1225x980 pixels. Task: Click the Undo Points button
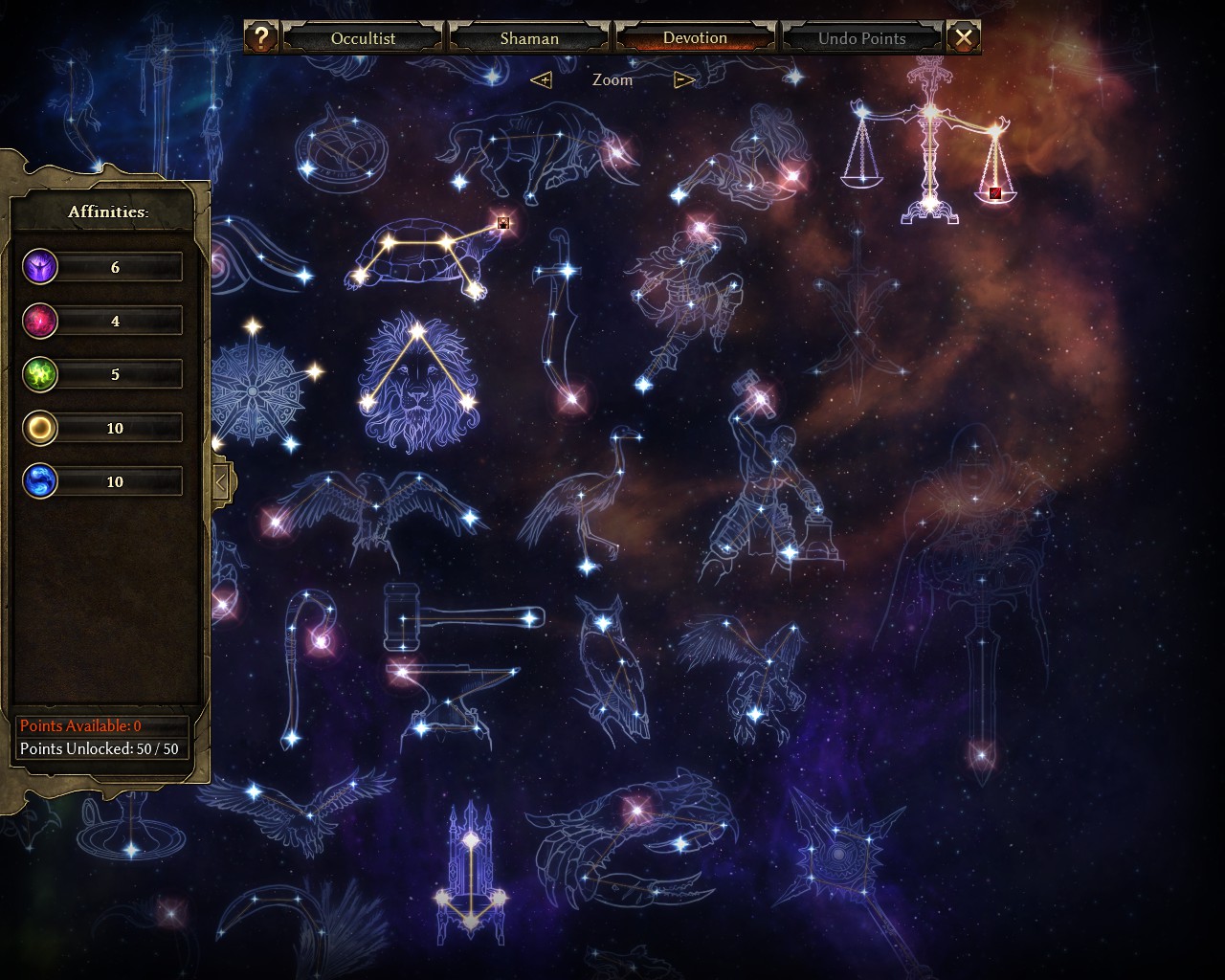click(x=861, y=38)
